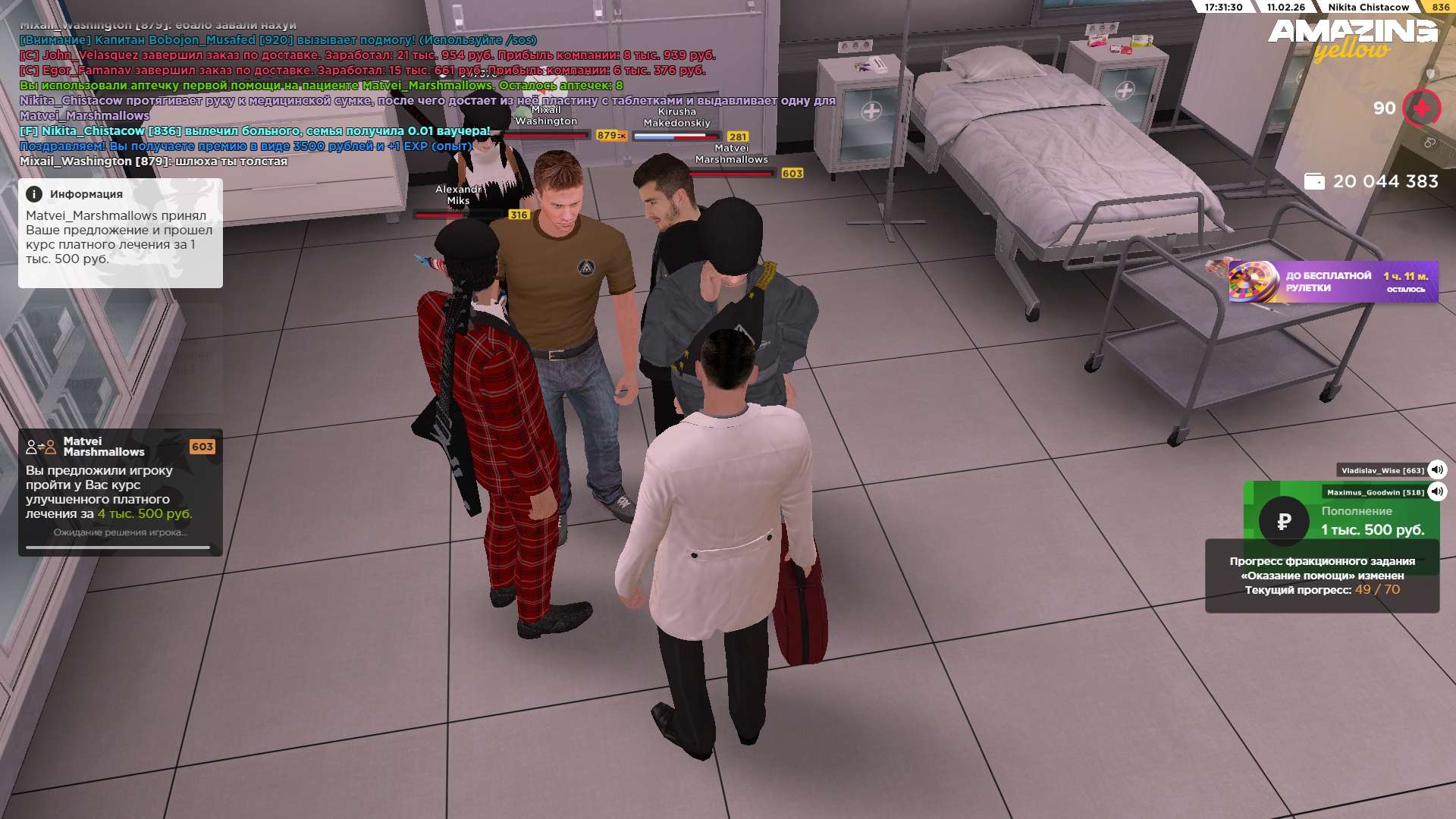This screenshot has width=1456, height=819.
Task: Open the free roulette timer banner
Action: click(1333, 281)
